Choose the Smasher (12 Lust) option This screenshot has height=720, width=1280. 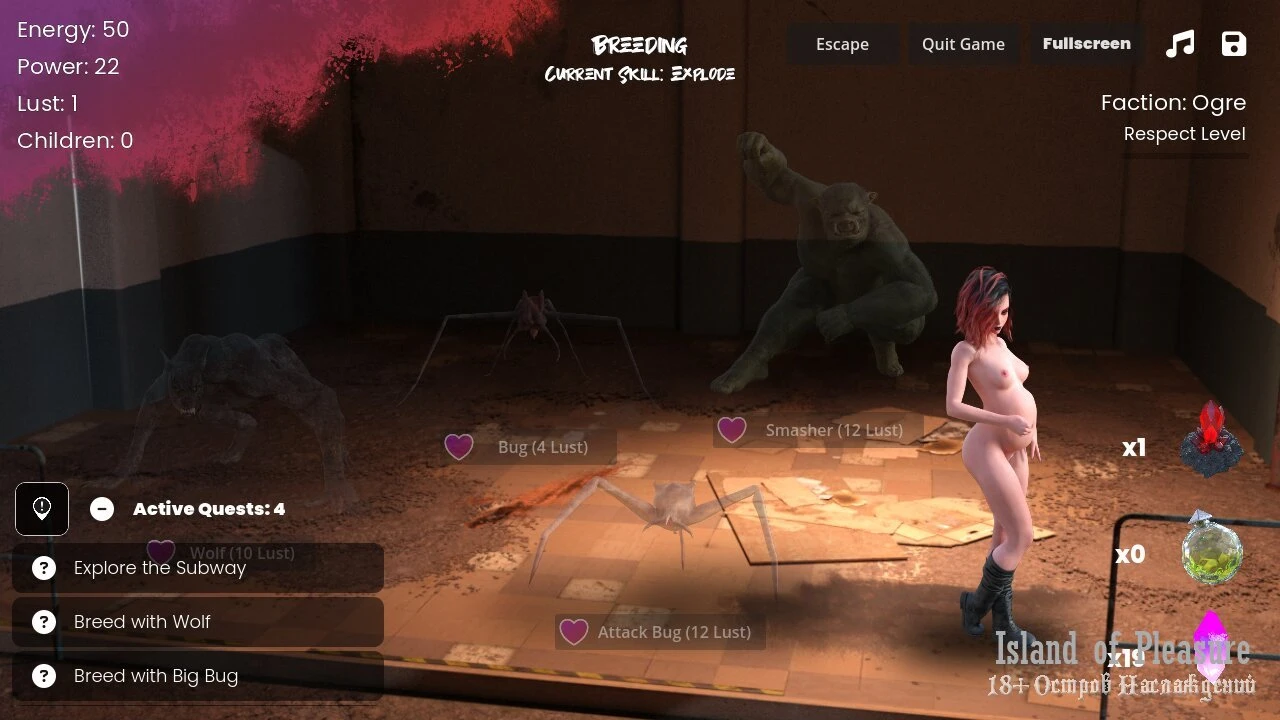[818, 430]
